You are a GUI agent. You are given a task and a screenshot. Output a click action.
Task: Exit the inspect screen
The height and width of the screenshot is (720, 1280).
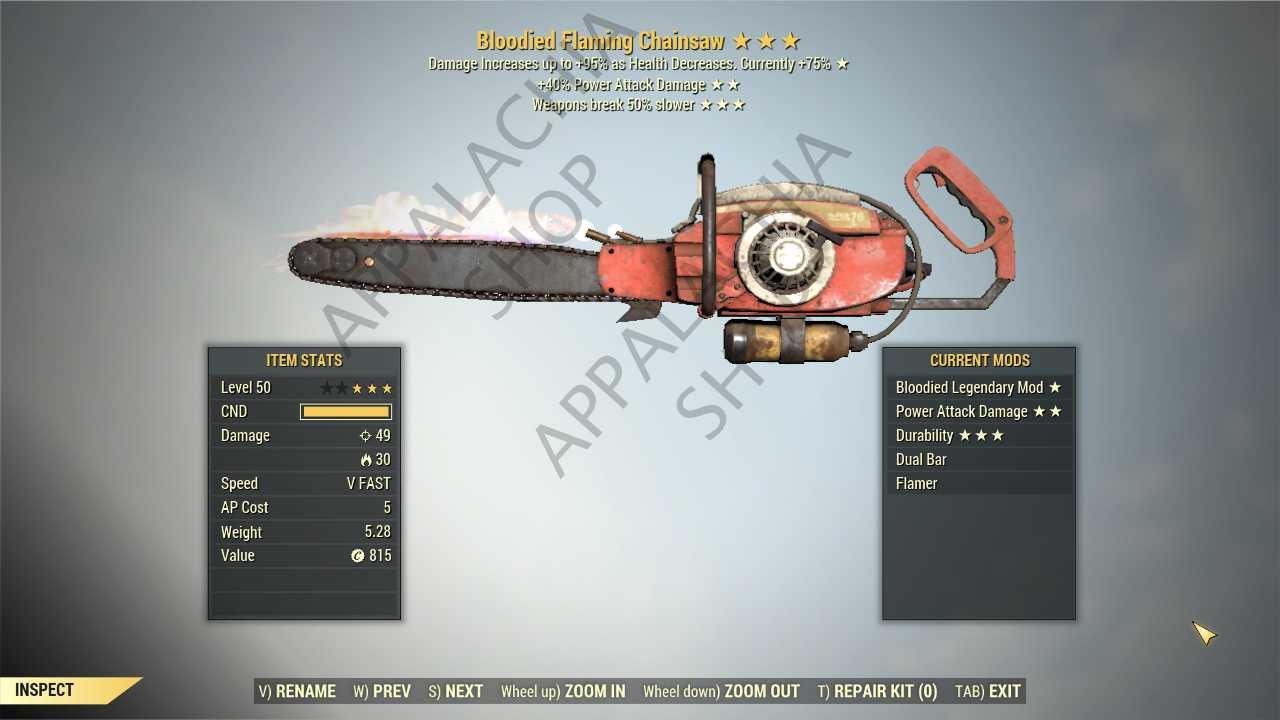[988, 691]
